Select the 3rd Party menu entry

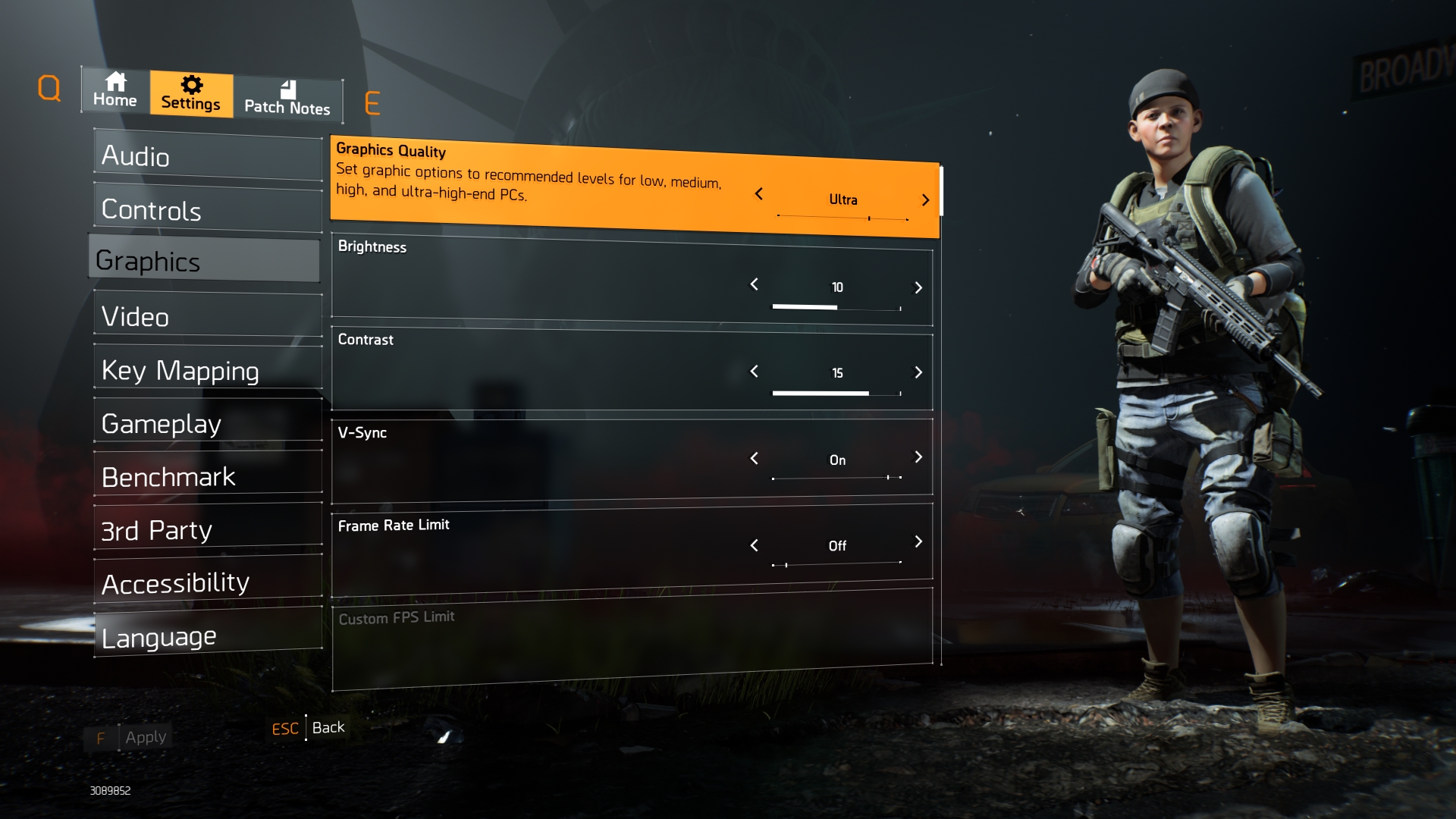(x=208, y=529)
